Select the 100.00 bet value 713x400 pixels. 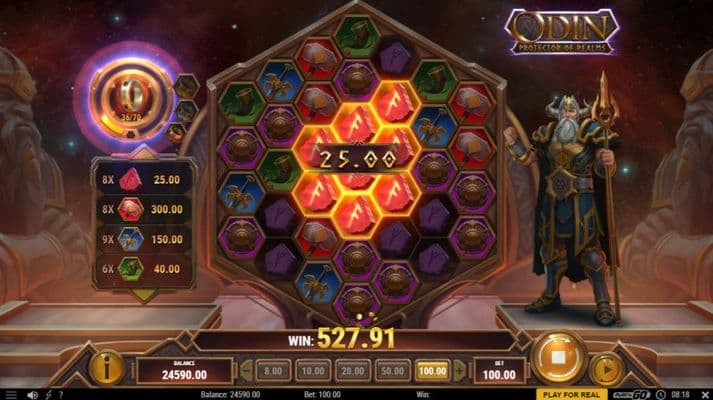pos(433,370)
